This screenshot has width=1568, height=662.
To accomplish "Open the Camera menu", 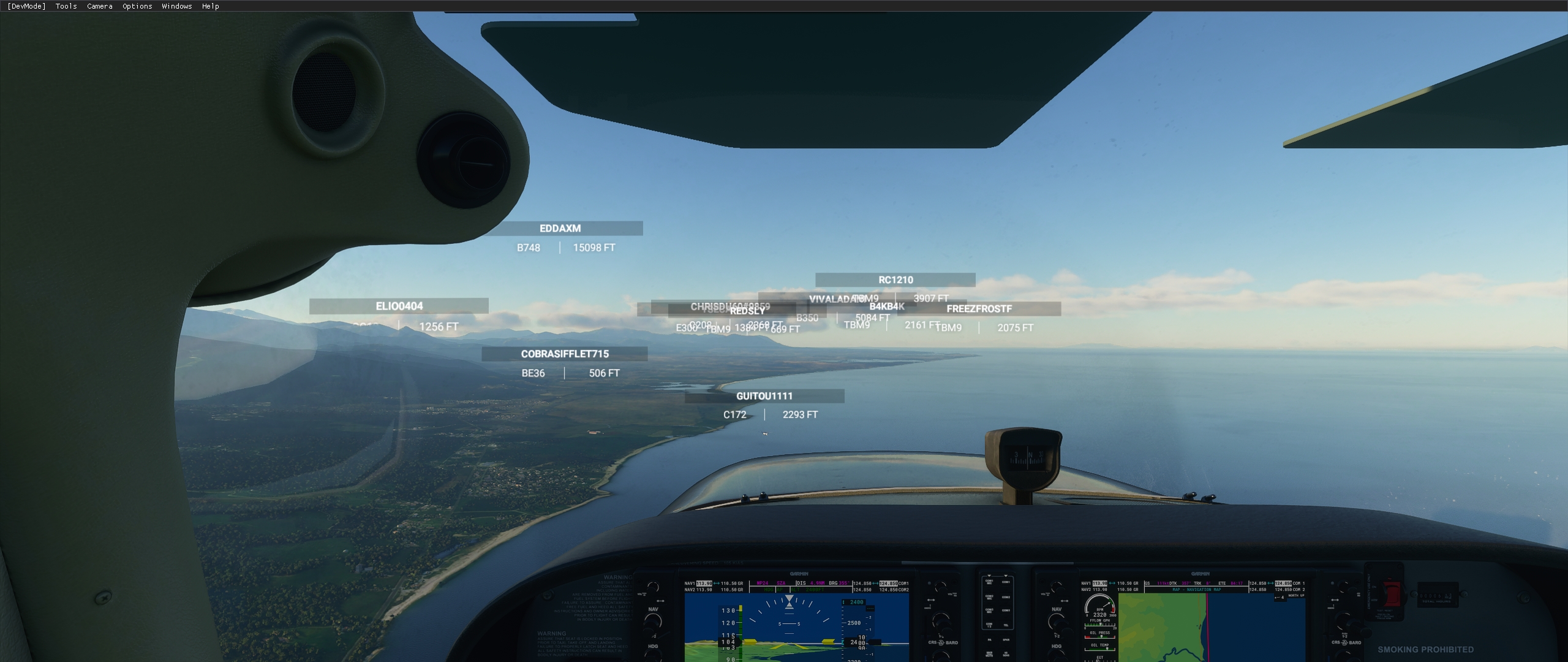I will click(x=99, y=6).
